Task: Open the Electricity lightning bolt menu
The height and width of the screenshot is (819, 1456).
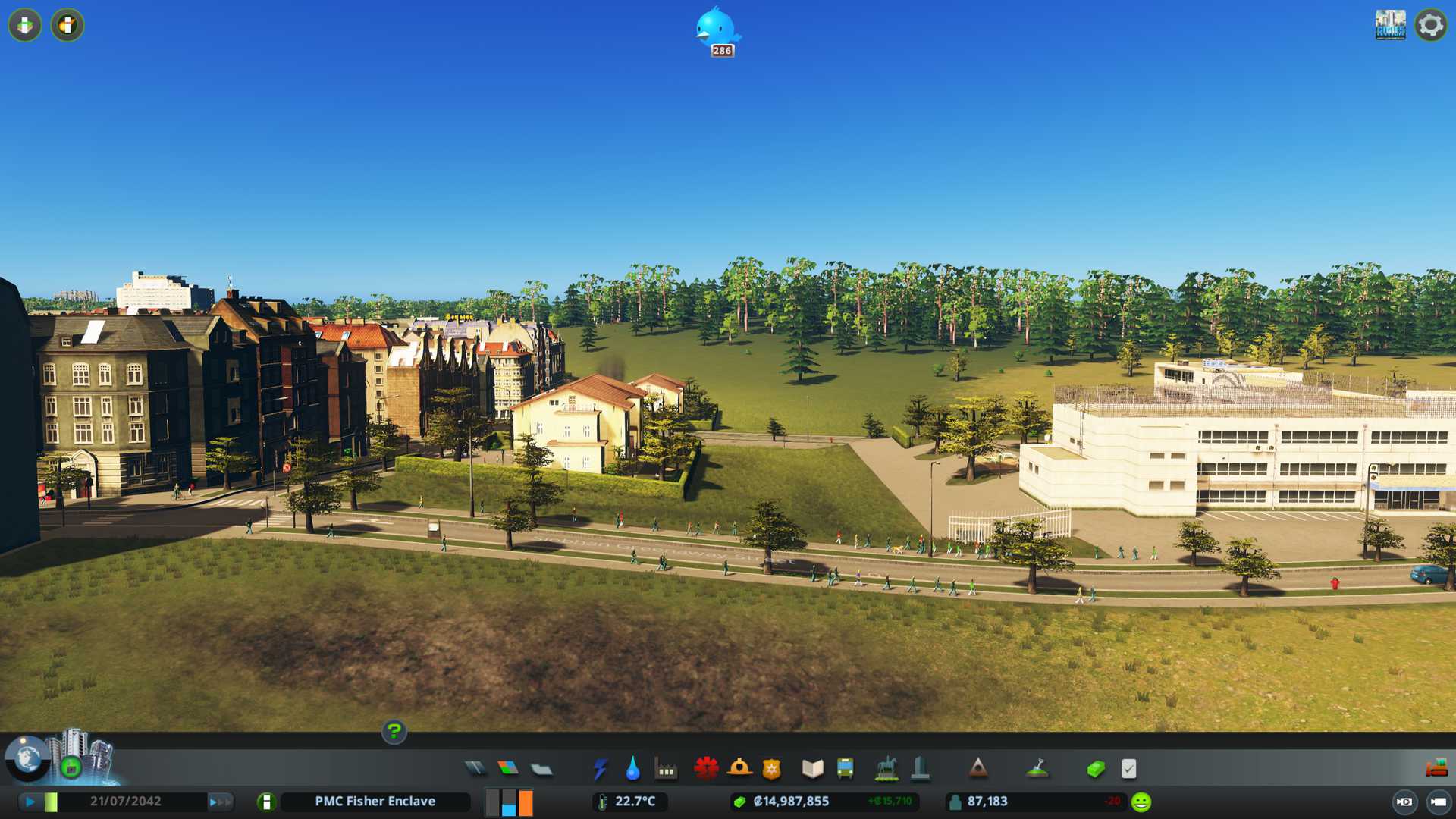Action: click(x=600, y=769)
